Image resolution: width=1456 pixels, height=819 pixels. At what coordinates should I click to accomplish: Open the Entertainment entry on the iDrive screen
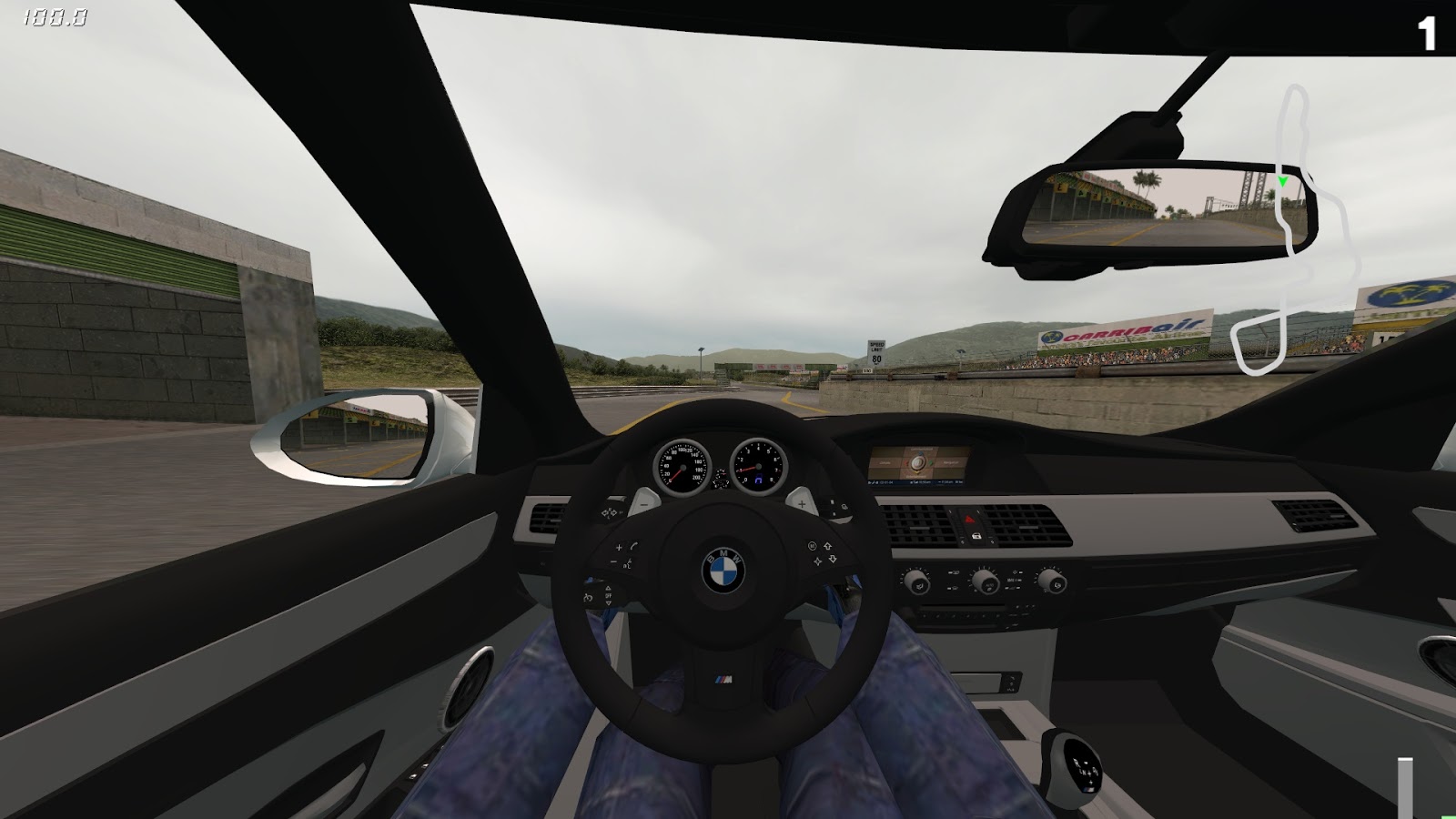point(916,476)
